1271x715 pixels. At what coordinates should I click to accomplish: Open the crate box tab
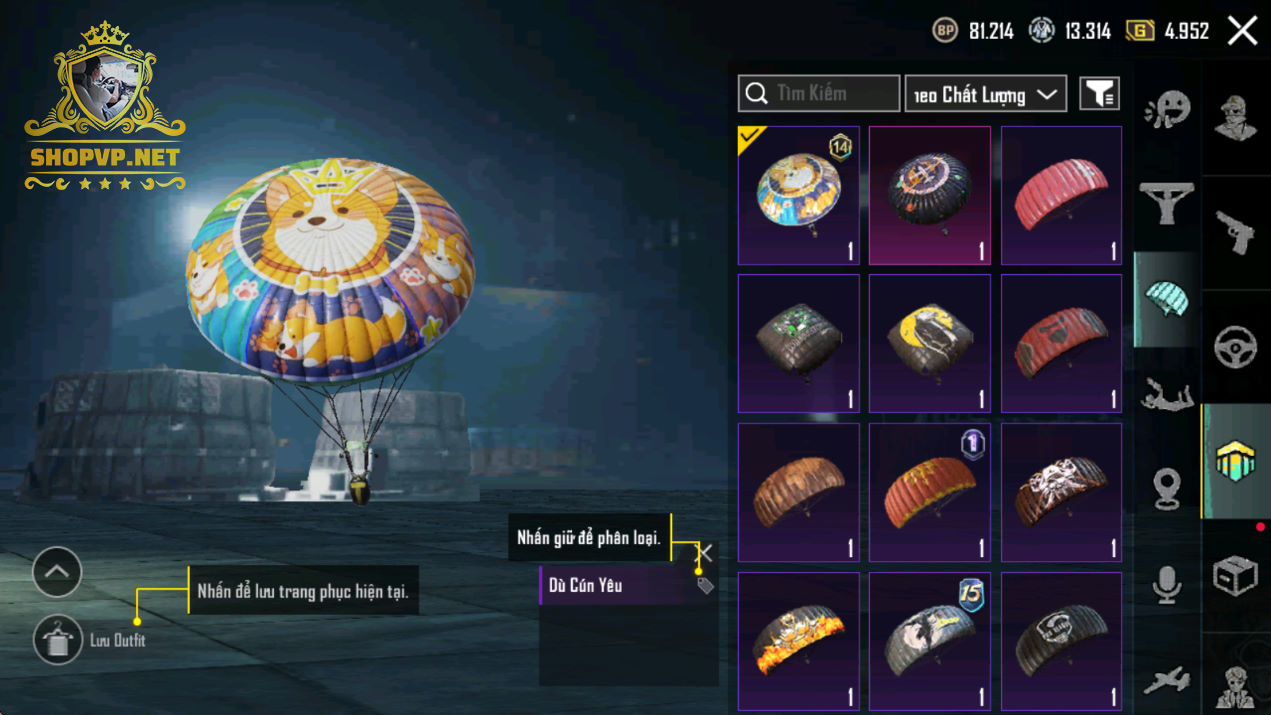tap(1235, 576)
